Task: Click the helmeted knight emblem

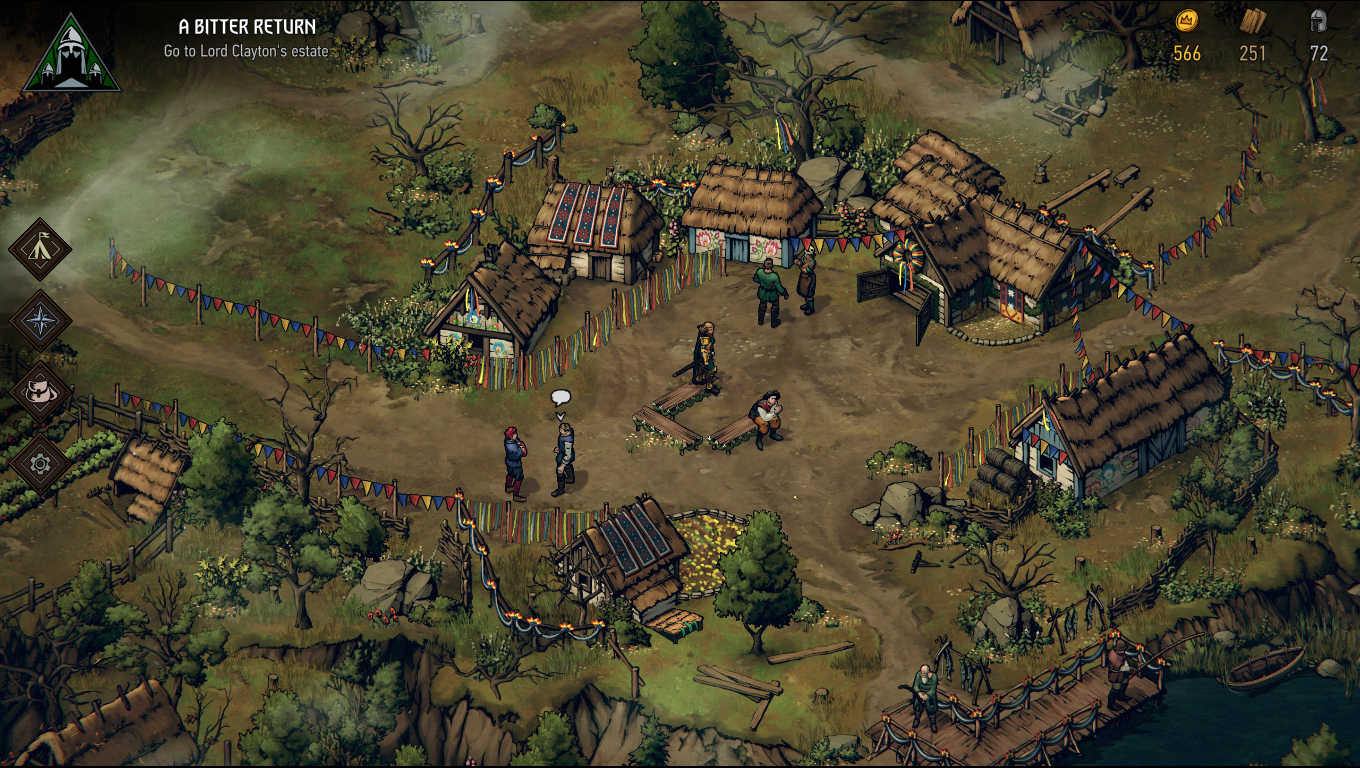Action: coord(70,54)
